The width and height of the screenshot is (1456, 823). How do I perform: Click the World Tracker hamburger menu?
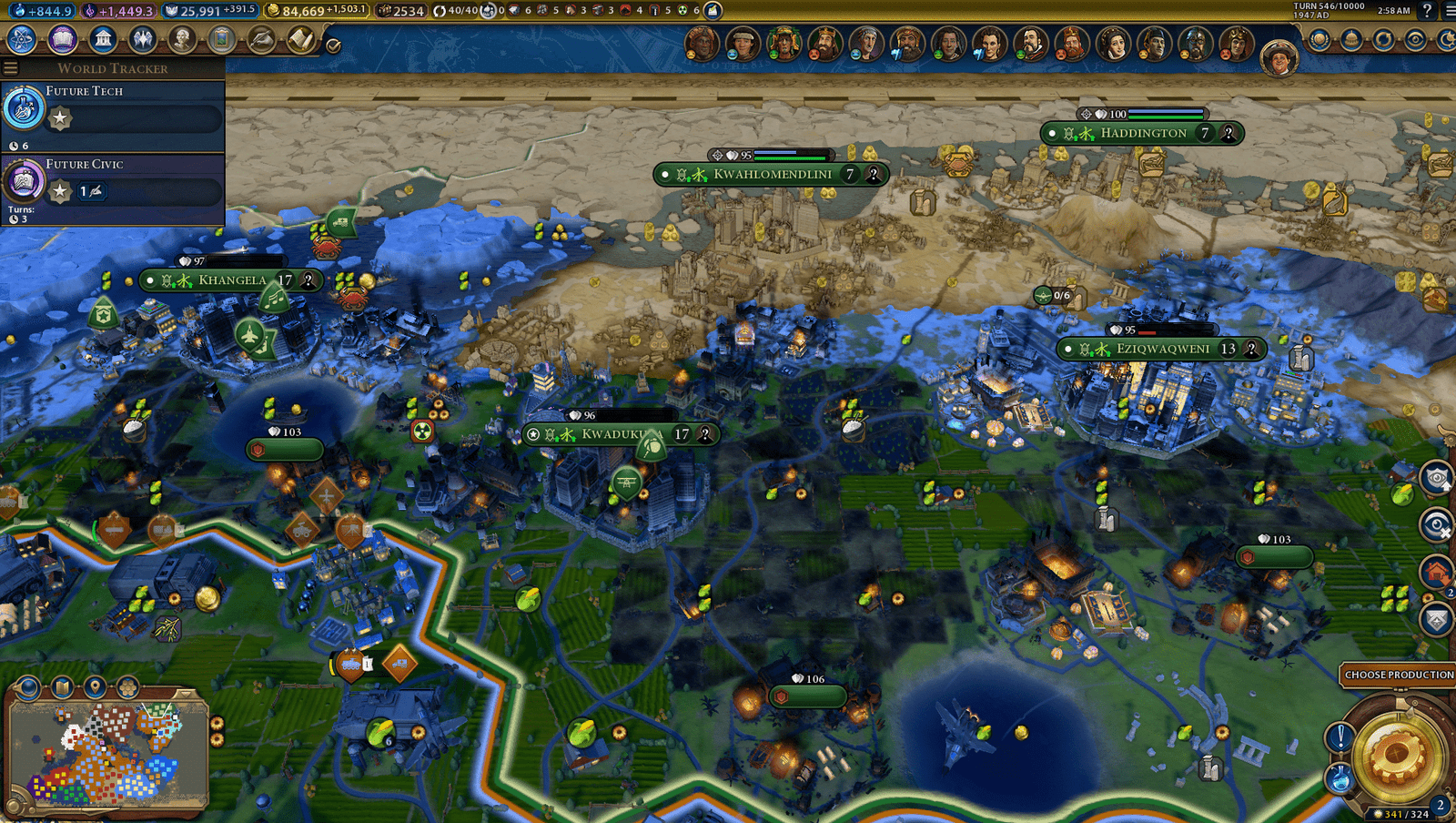coord(11,68)
